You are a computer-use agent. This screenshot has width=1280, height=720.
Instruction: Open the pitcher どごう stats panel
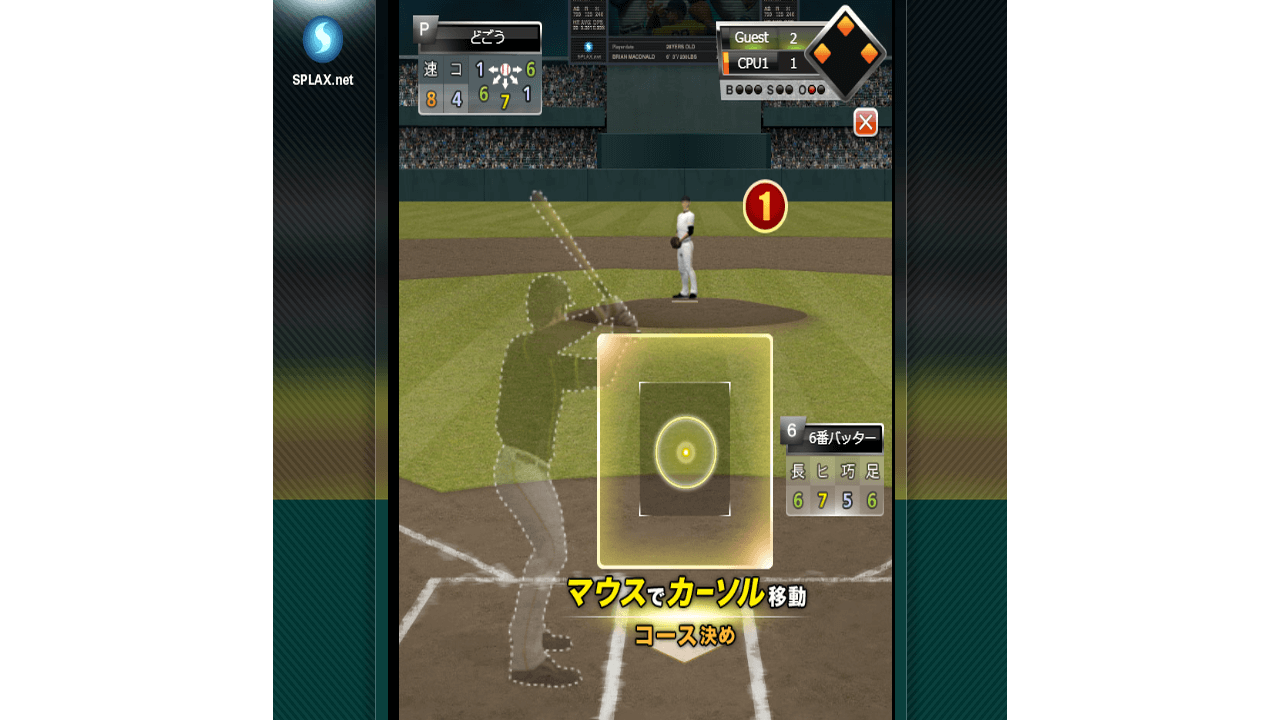[x=479, y=68]
